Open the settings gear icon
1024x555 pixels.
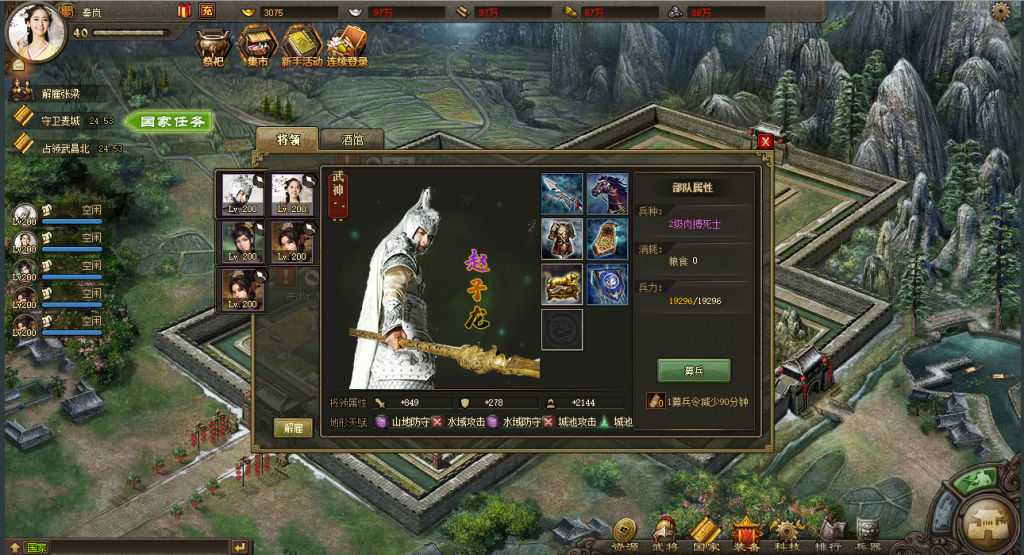tap(1001, 11)
